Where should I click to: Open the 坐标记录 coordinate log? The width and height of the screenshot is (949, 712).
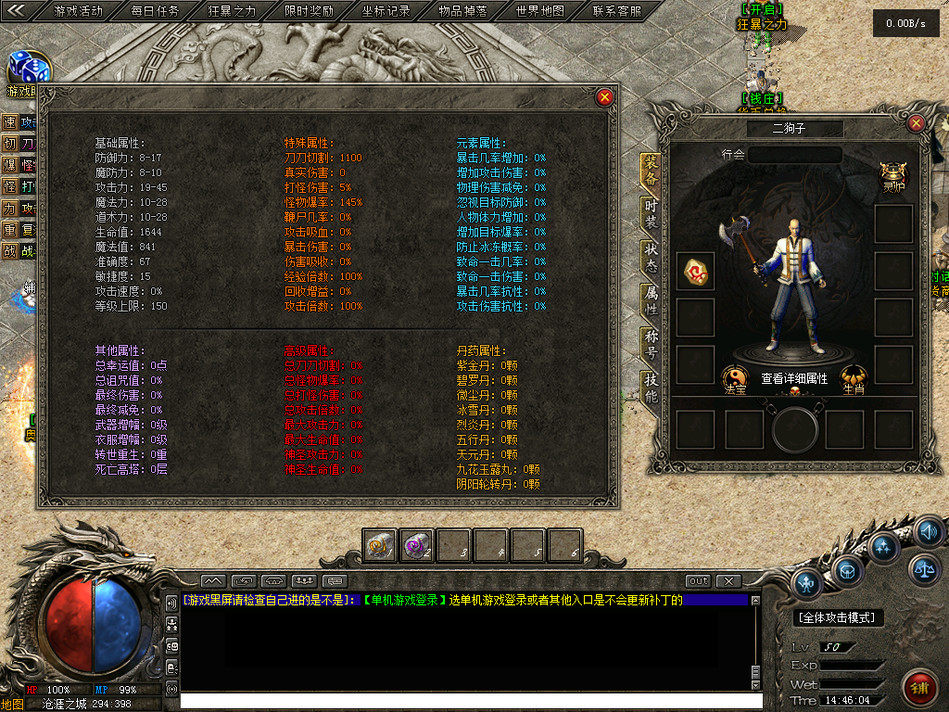click(386, 11)
